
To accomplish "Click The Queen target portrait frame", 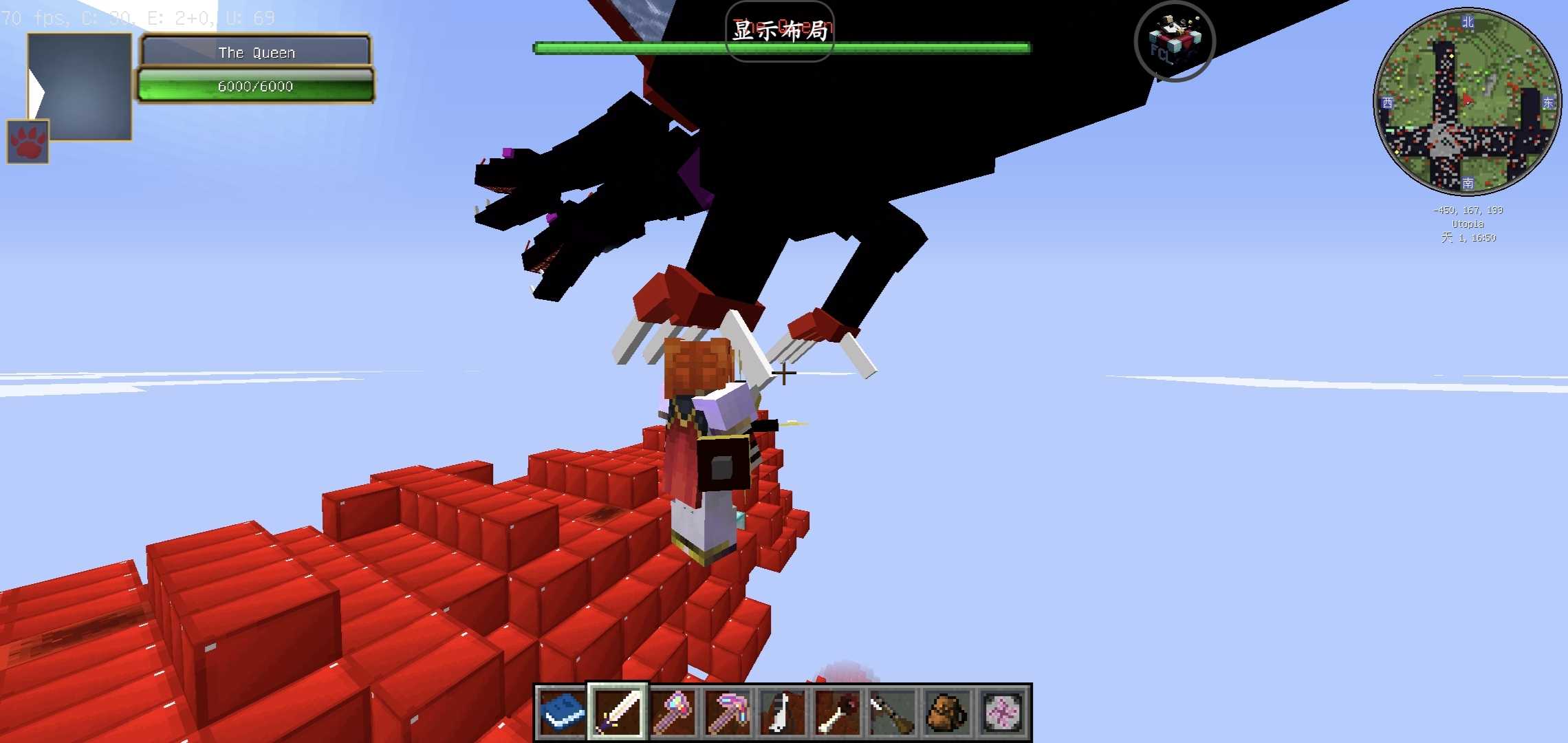I will point(80,86).
